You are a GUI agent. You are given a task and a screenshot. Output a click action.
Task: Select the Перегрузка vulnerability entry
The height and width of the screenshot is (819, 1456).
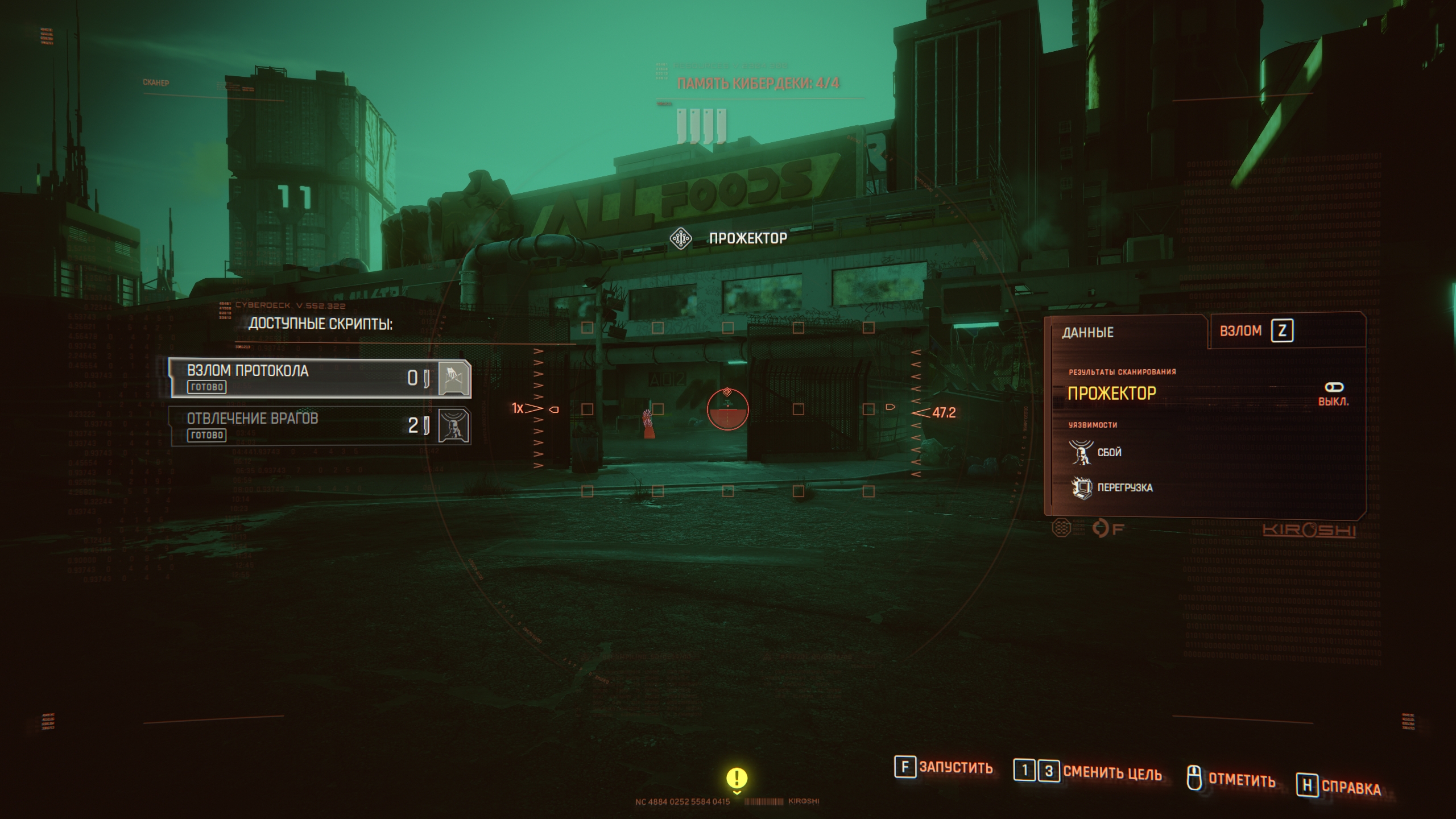pos(1124,488)
